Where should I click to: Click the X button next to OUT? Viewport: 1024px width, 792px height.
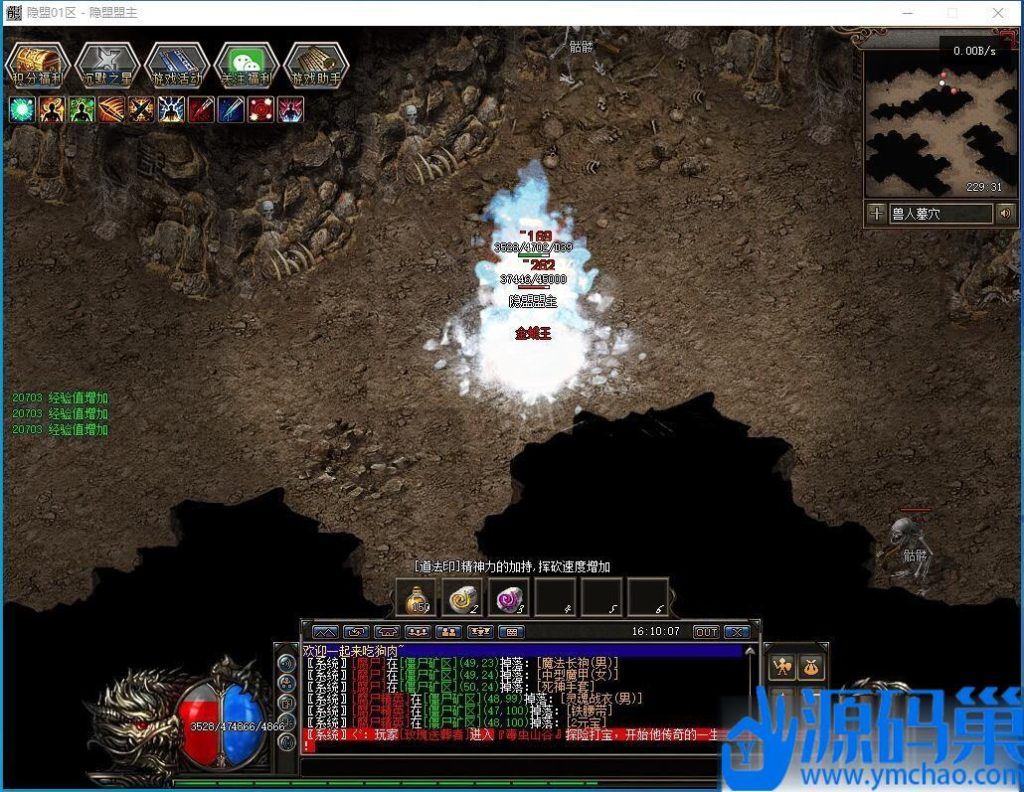point(736,632)
